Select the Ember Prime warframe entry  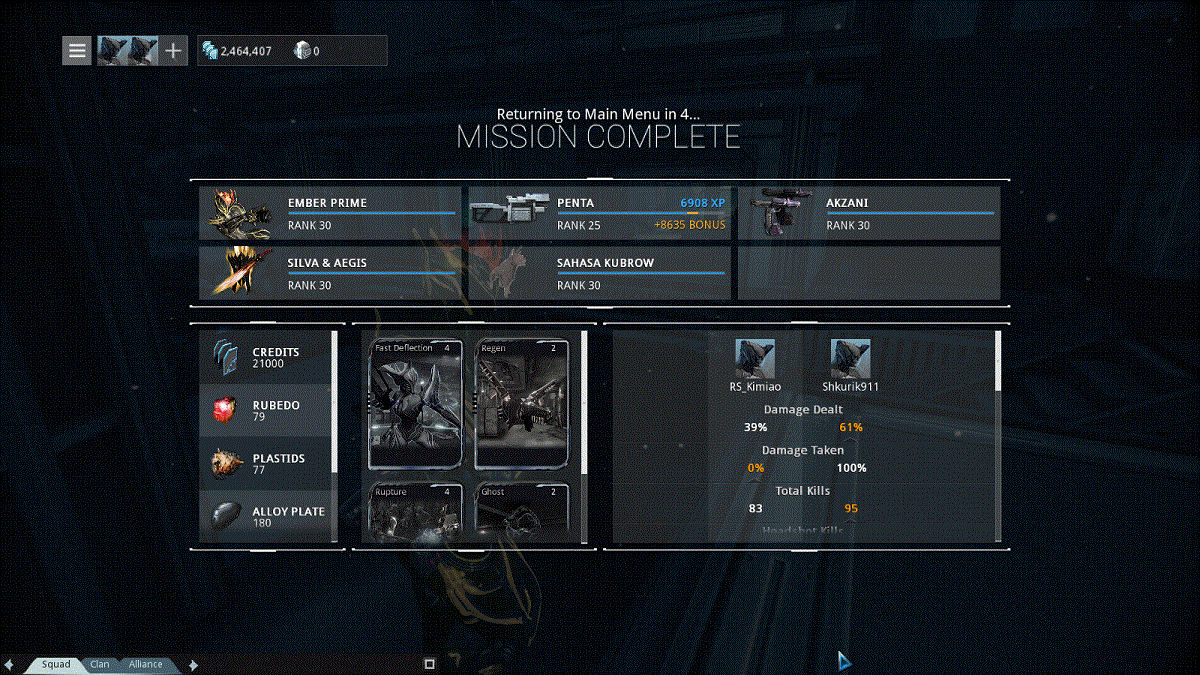coord(330,214)
